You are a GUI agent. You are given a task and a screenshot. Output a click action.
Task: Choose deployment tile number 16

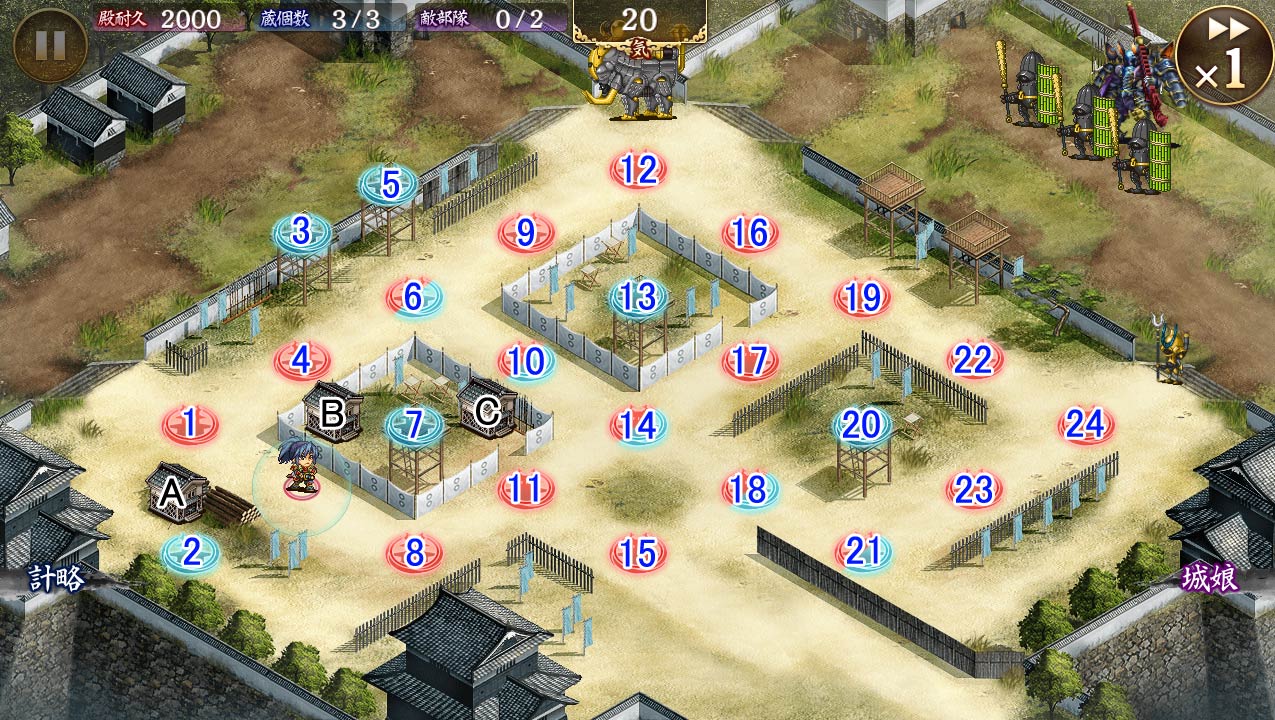pyautogui.click(x=750, y=234)
